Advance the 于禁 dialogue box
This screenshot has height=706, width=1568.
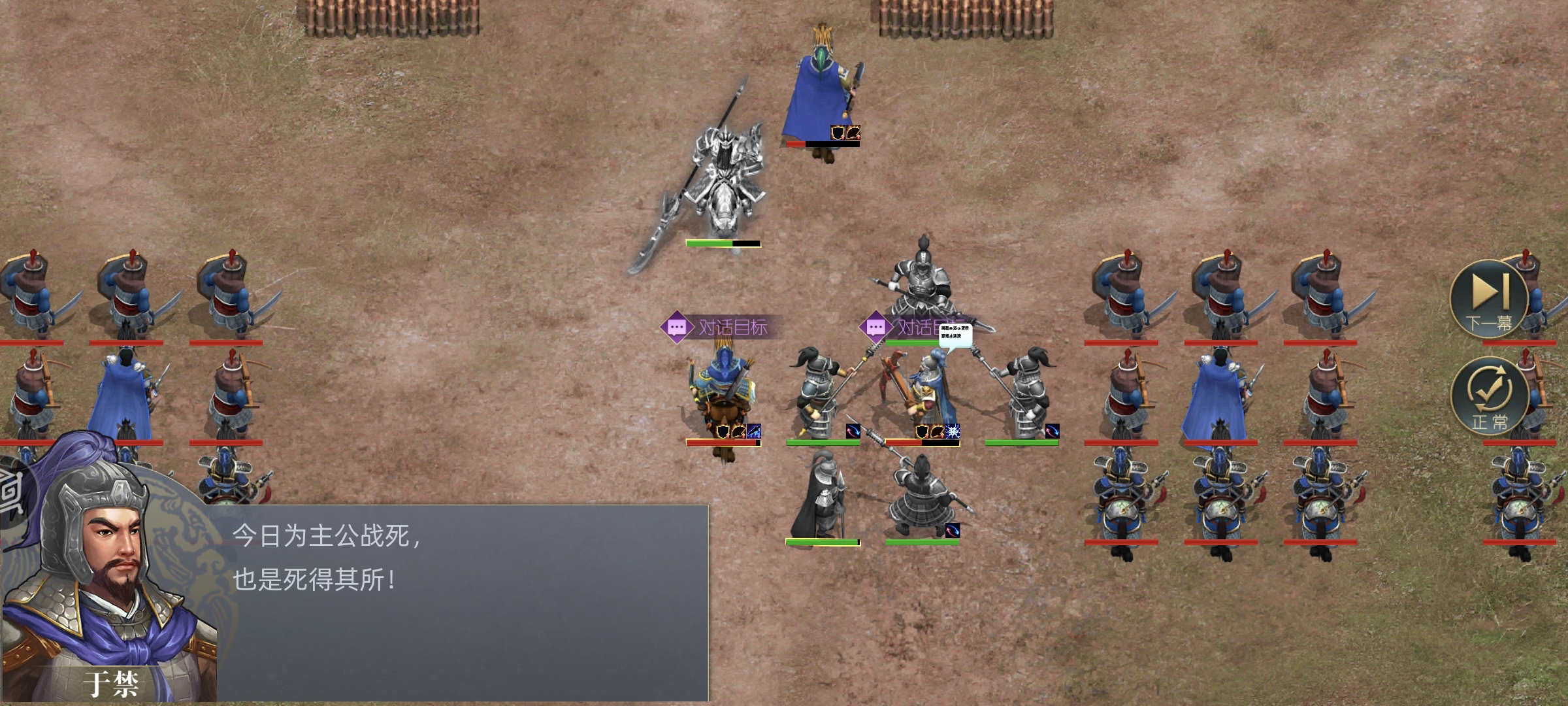457,601
